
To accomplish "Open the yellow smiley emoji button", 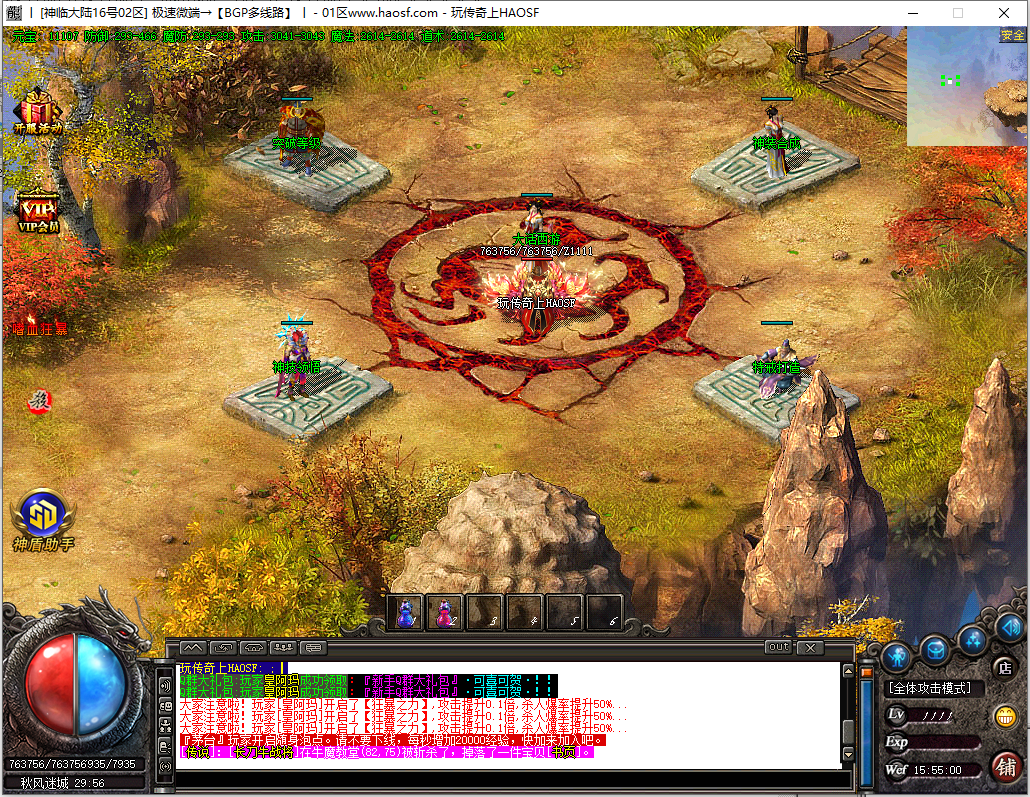I will click(1004, 716).
